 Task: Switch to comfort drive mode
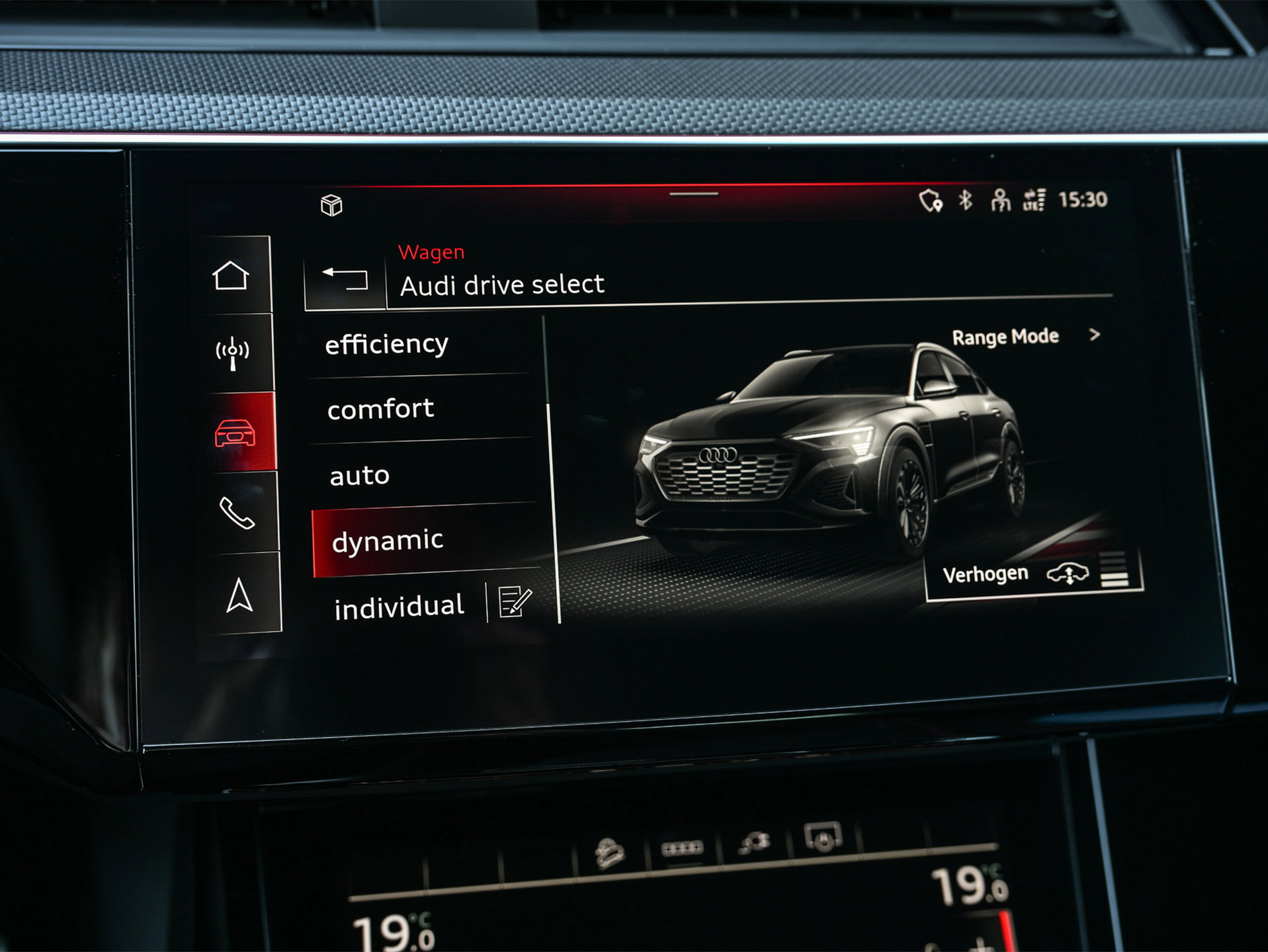[380, 409]
